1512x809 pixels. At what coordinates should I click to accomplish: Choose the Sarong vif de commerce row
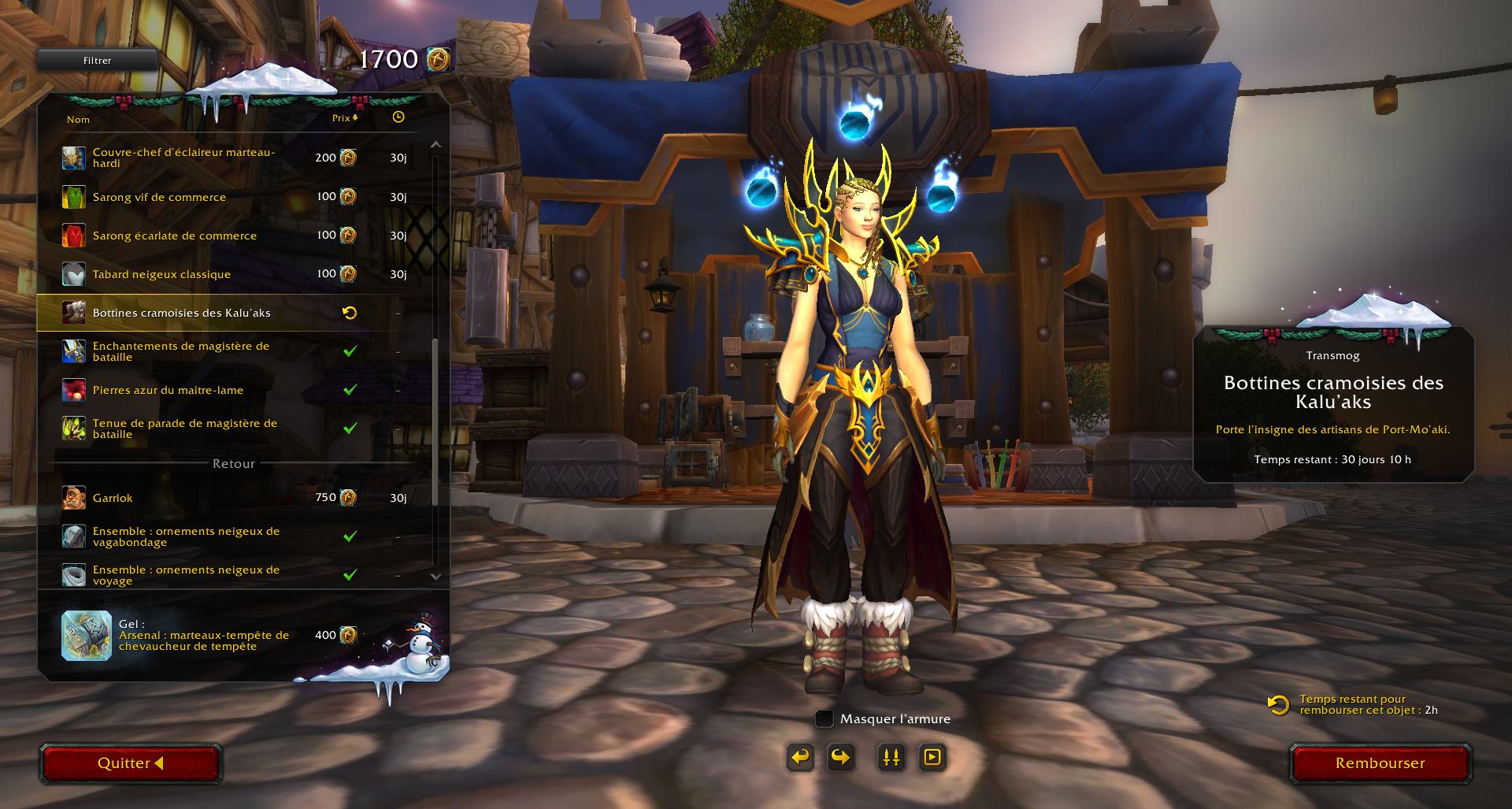point(159,197)
